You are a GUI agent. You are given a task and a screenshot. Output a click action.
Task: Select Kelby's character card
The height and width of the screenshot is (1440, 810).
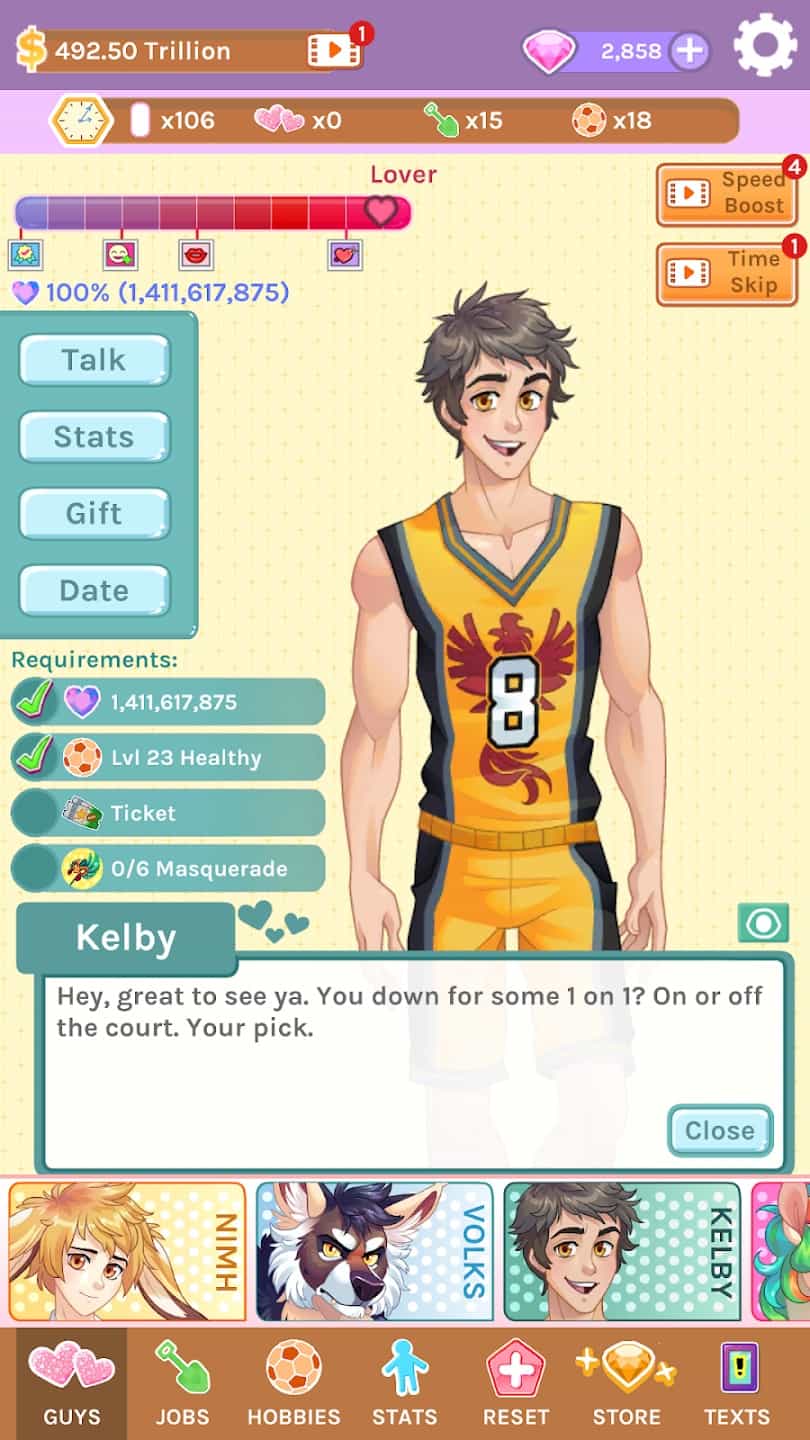point(622,1251)
